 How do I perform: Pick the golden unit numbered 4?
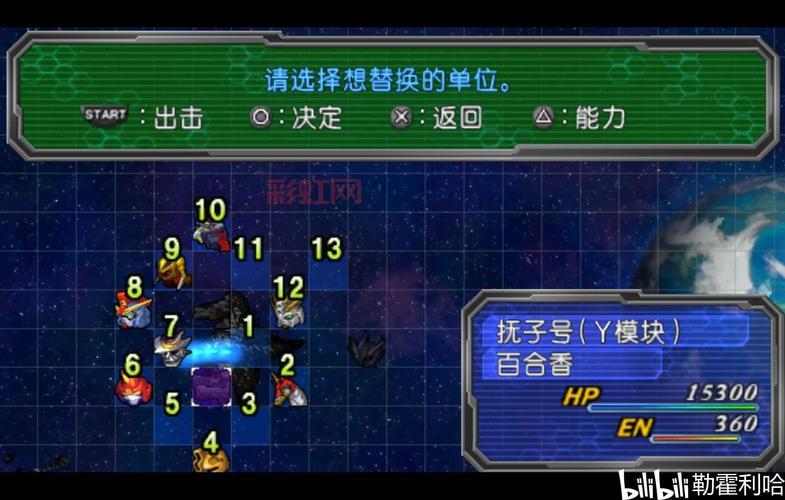(x=211, y=458)
